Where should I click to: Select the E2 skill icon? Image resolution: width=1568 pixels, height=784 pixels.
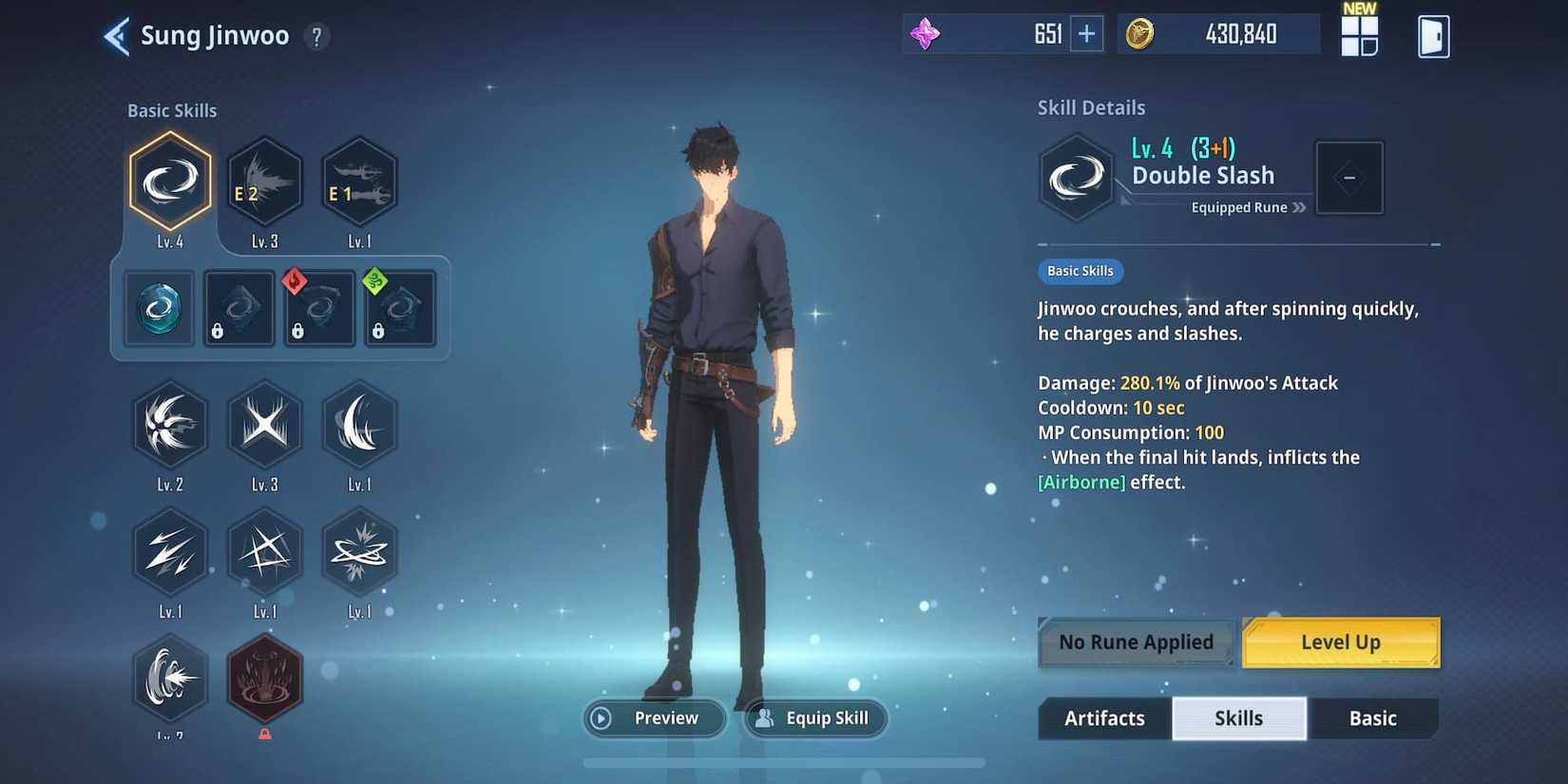click(264, 181)
